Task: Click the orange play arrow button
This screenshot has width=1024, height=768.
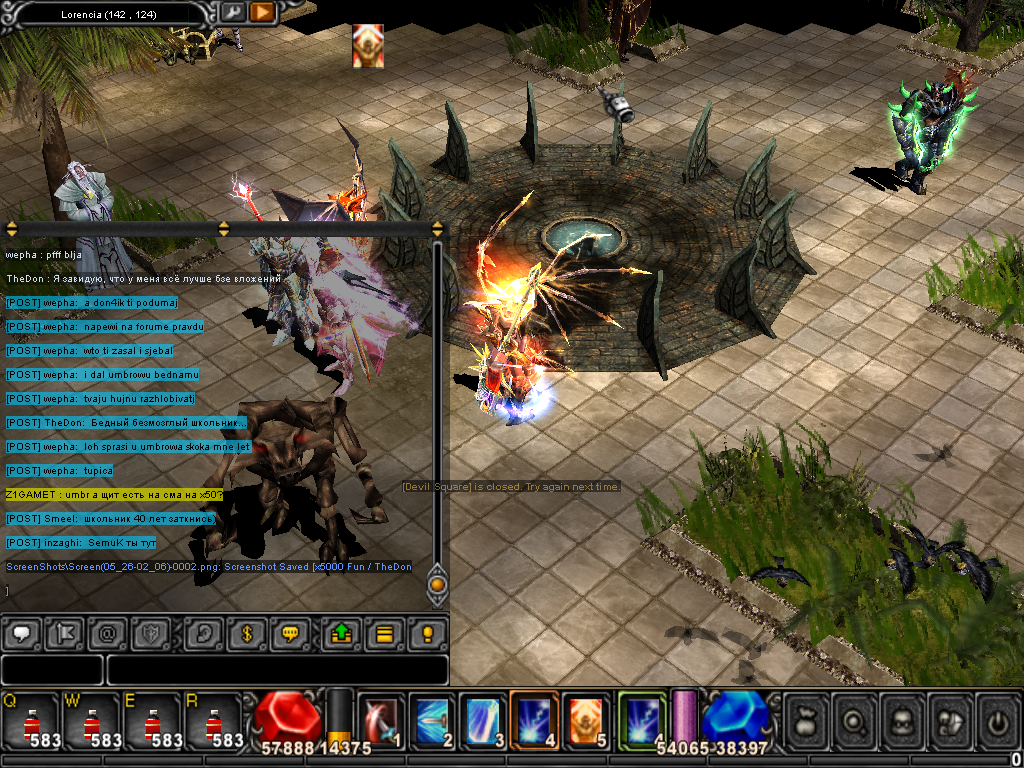Action: 261,12
